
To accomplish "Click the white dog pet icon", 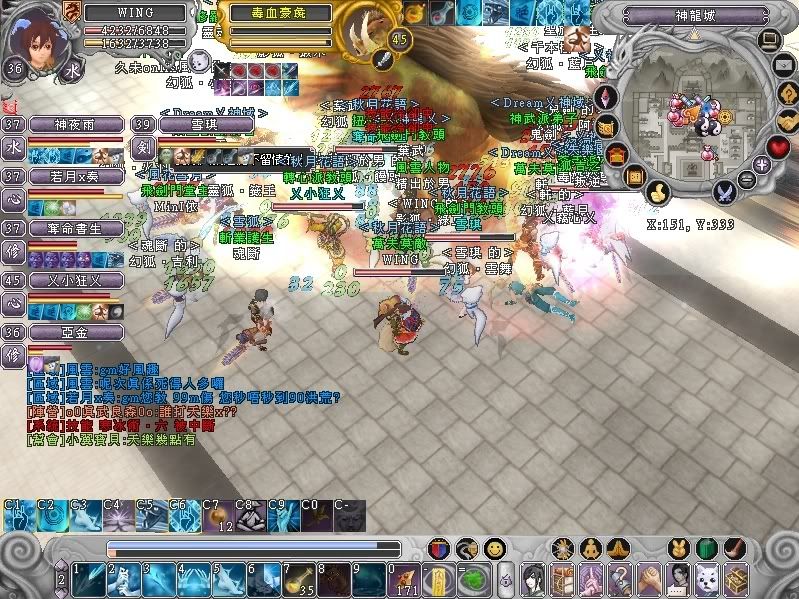I will [x=708, y=578].
